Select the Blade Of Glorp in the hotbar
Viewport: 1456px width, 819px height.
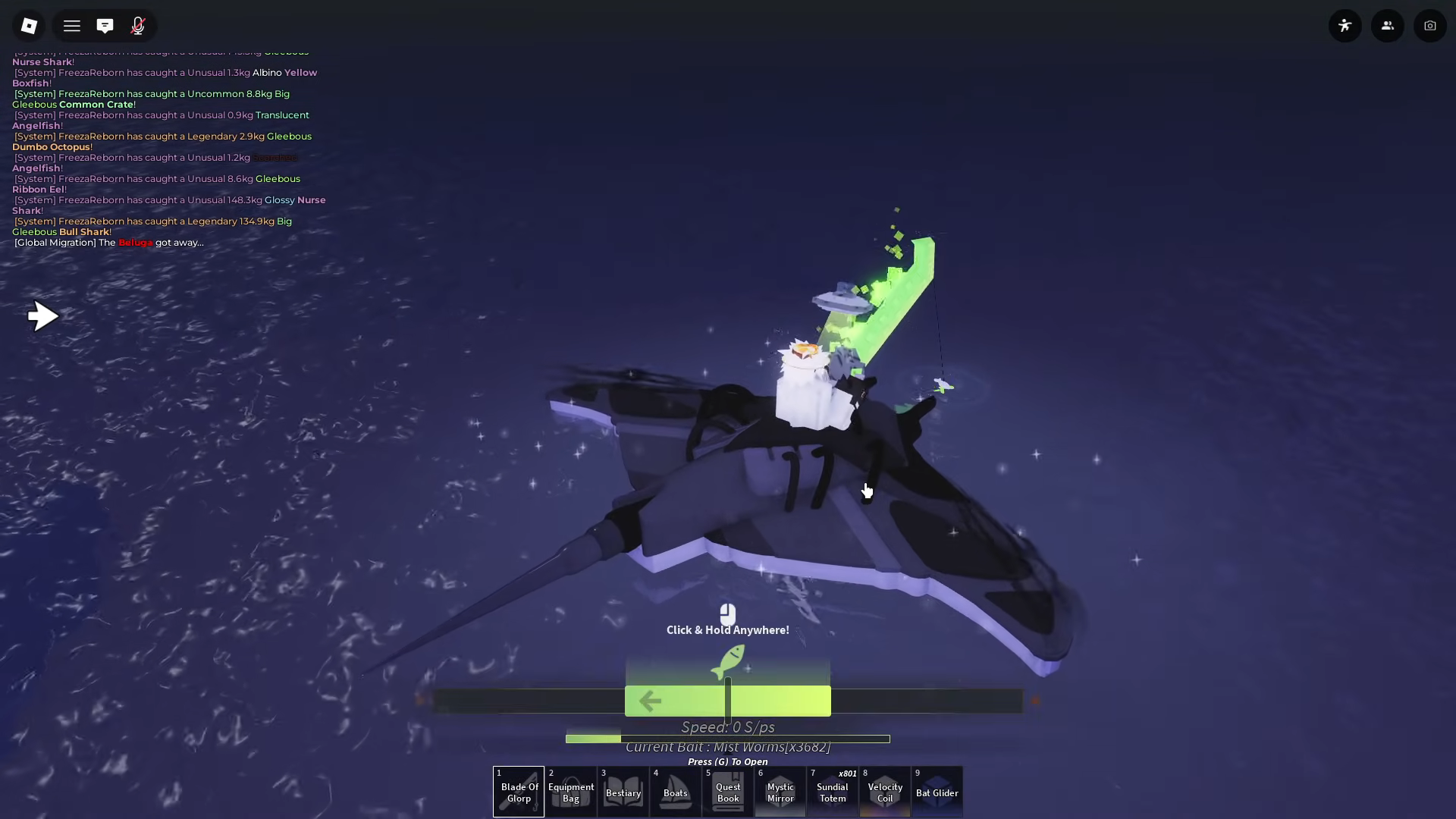(x=518, y=791)
